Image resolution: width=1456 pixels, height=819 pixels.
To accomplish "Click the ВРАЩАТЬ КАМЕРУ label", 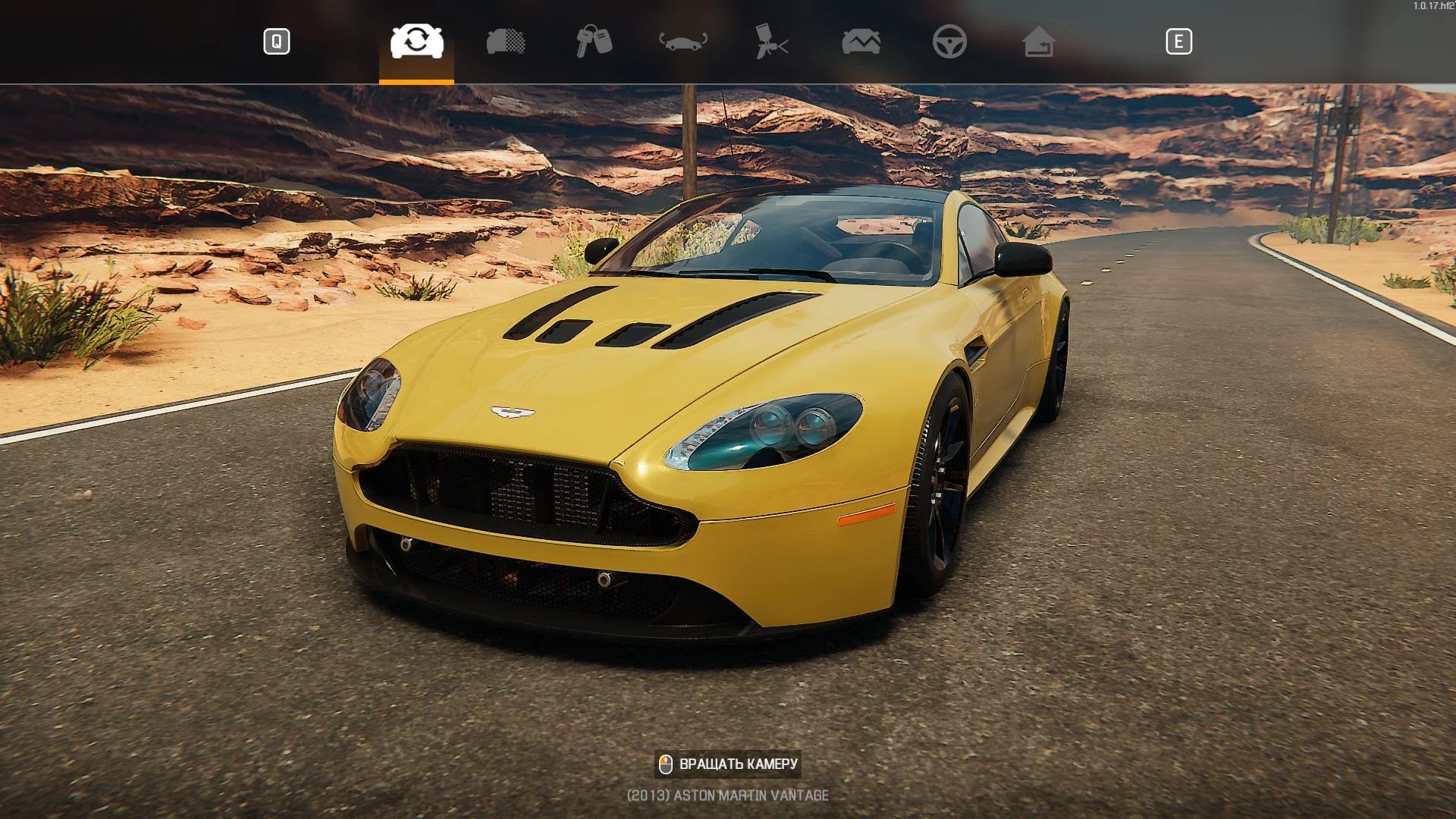I will 739,765.
